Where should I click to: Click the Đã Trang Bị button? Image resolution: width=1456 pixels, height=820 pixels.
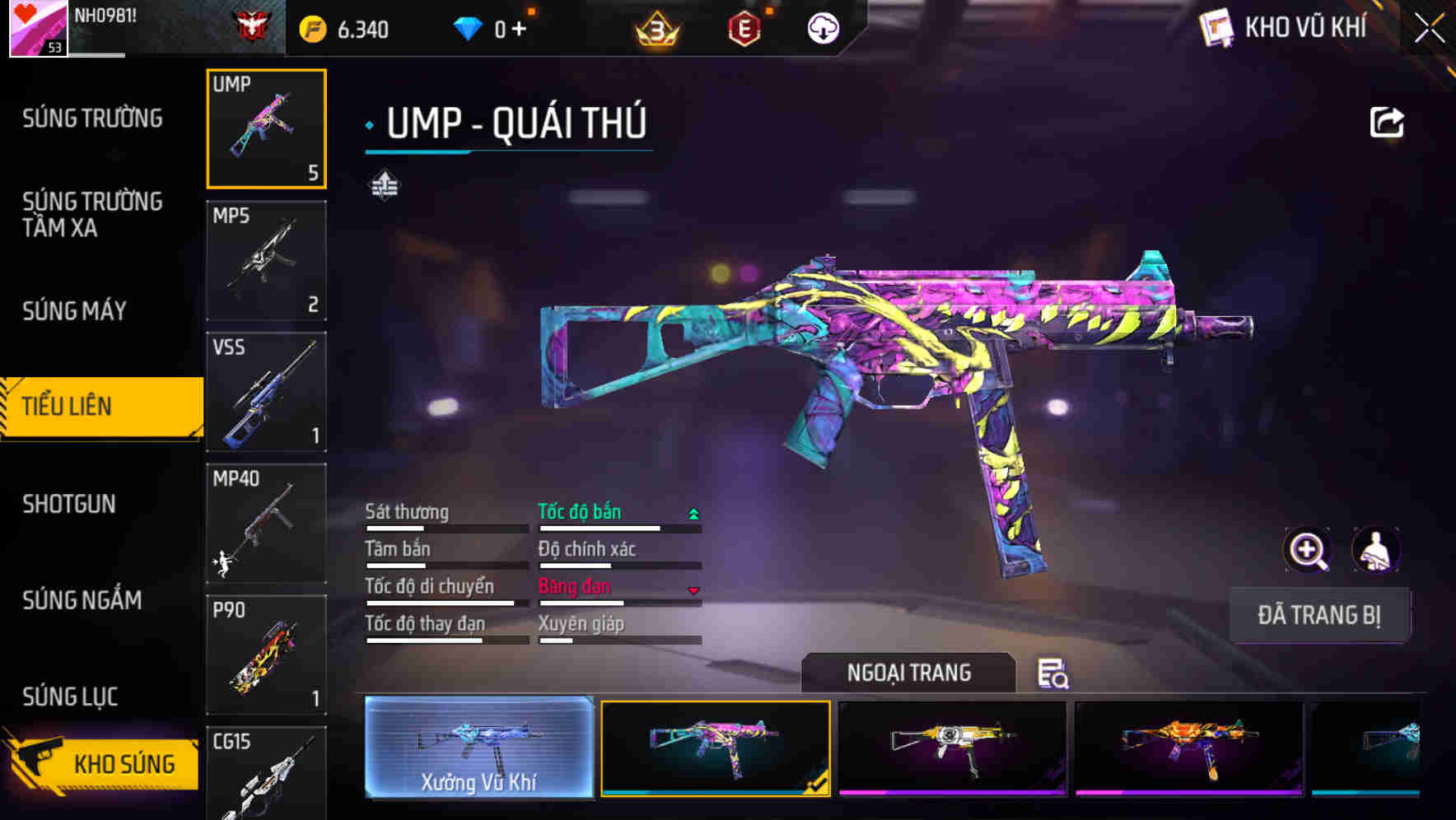[1318, 615]
